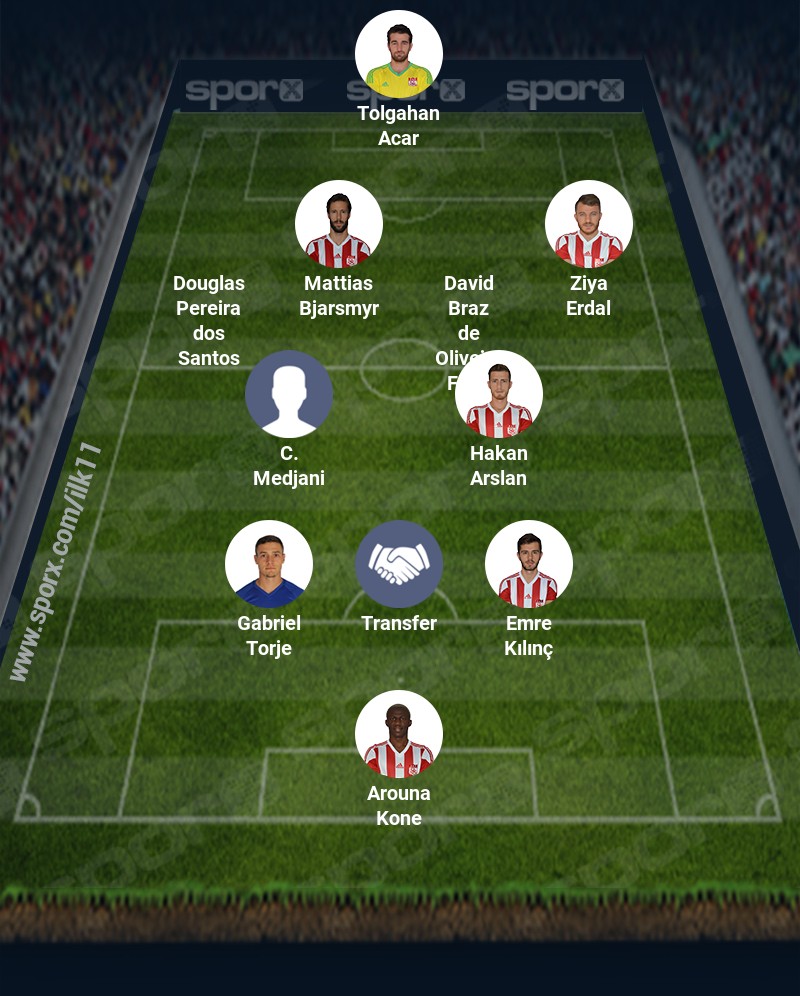Select Emre Kılınç's player portrait
800x996 pixels.
(x=529, y=564)
